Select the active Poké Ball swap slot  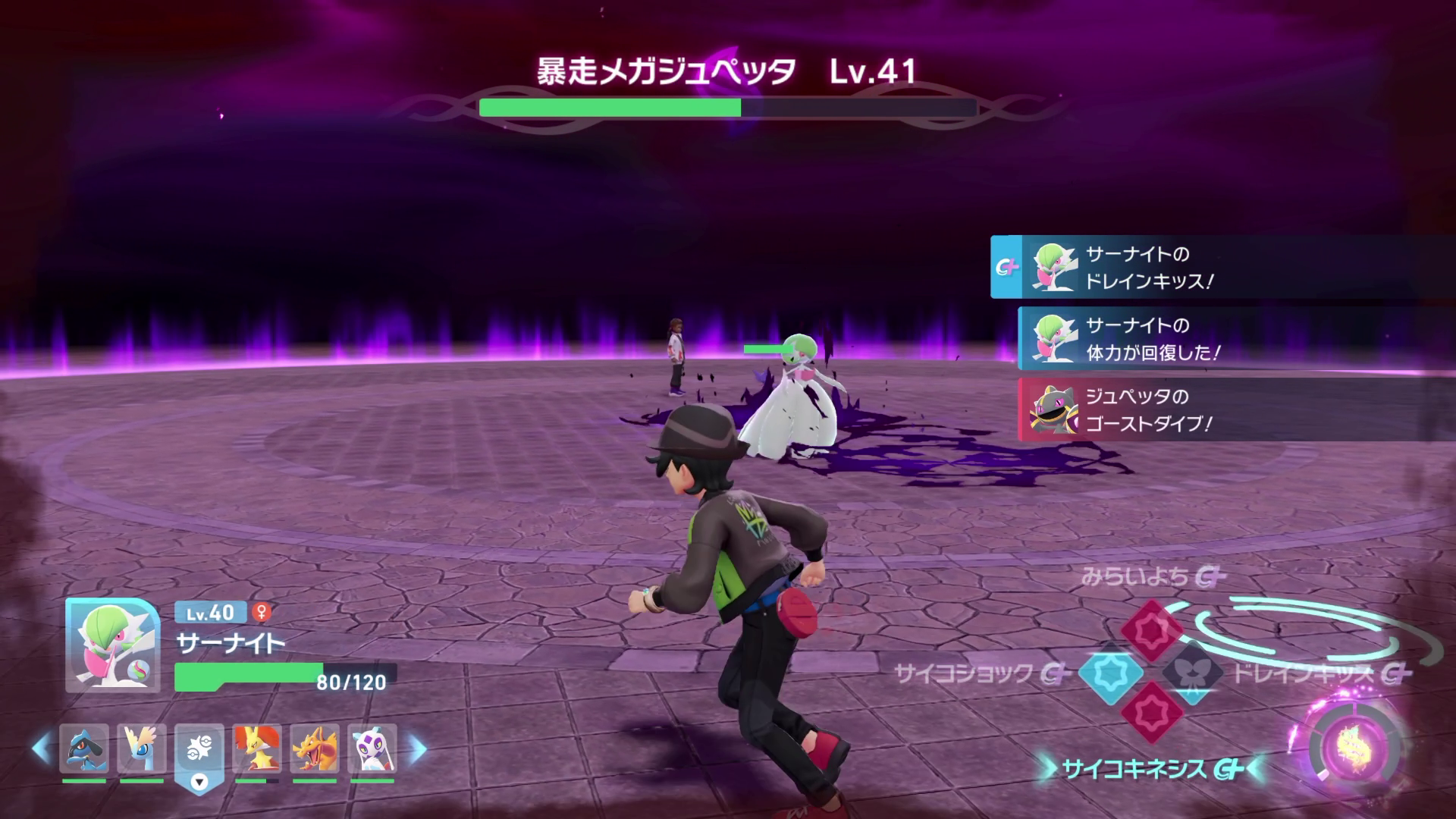[199, 751]
